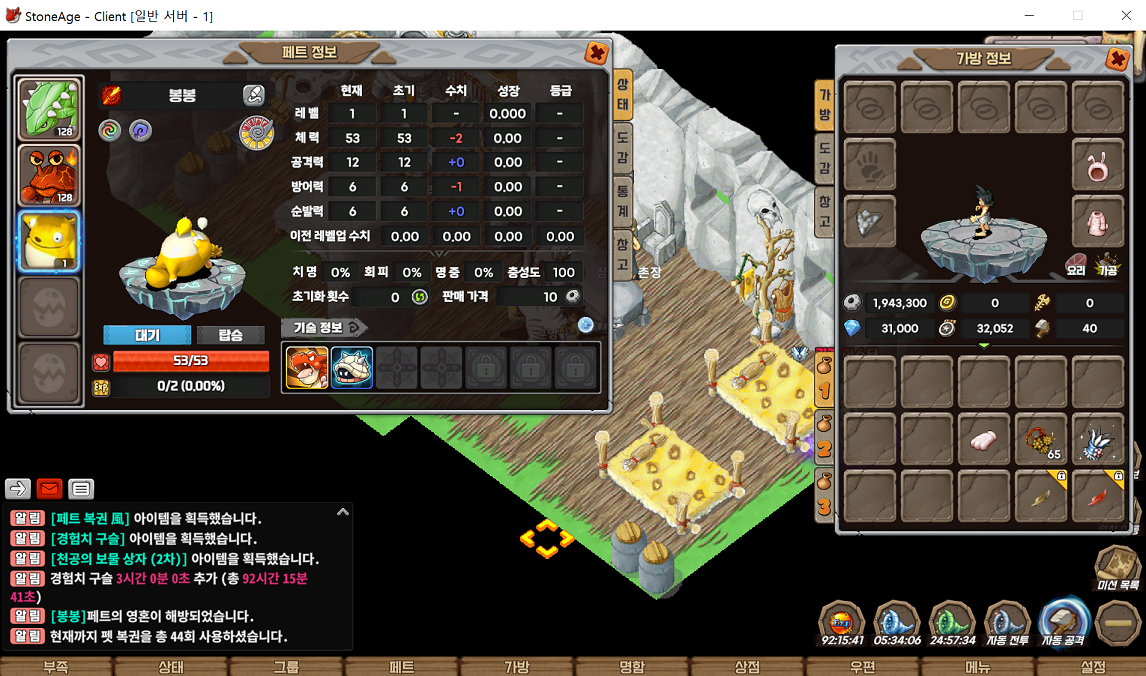
Task: Close the bag info window
Action: [x=1117, y=59]
